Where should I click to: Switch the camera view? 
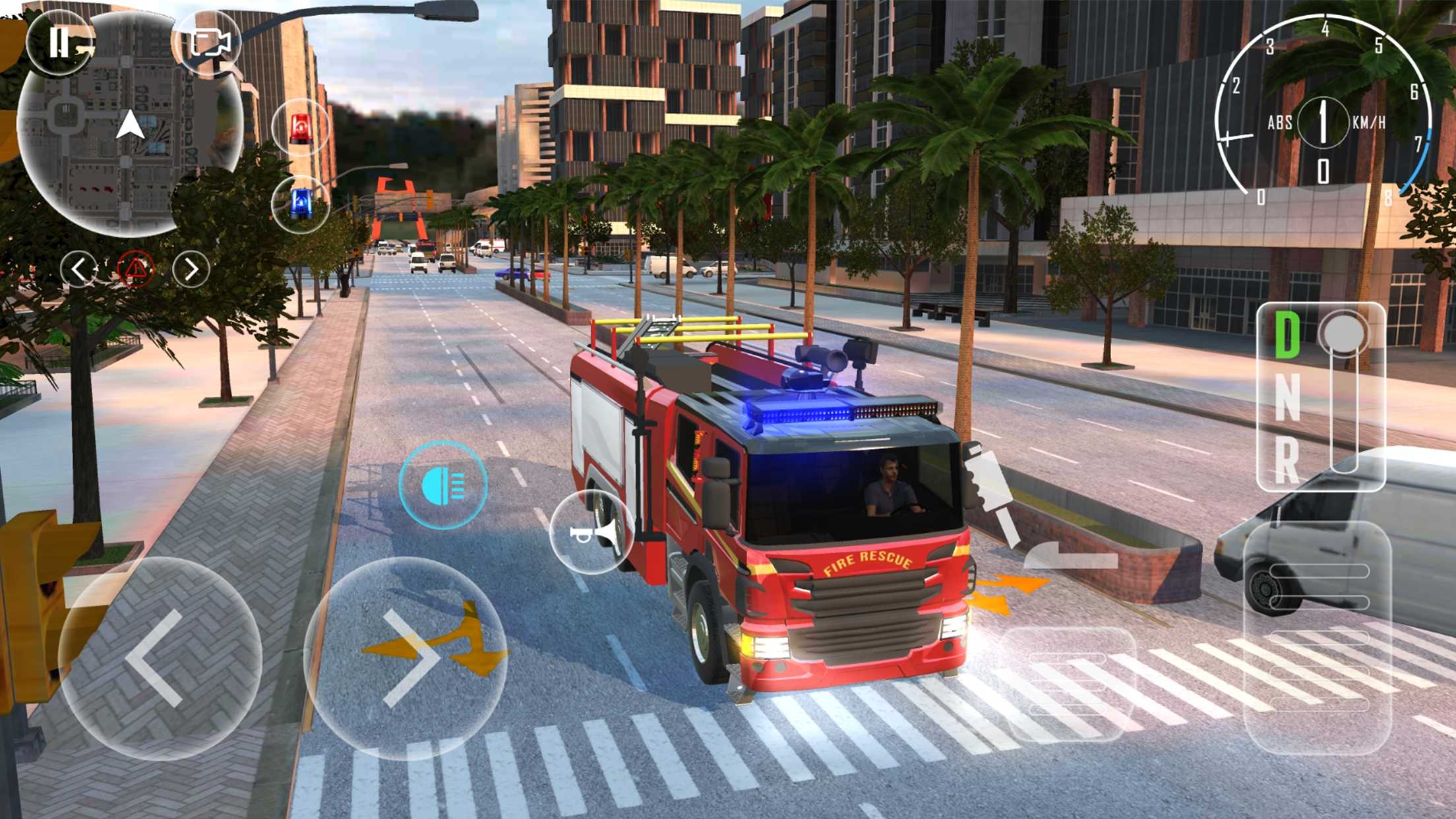(x=210, y=44)
